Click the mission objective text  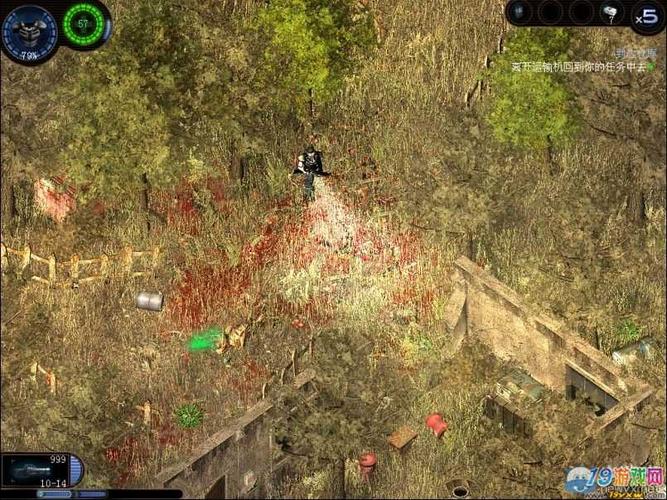[x=580, y=66]
